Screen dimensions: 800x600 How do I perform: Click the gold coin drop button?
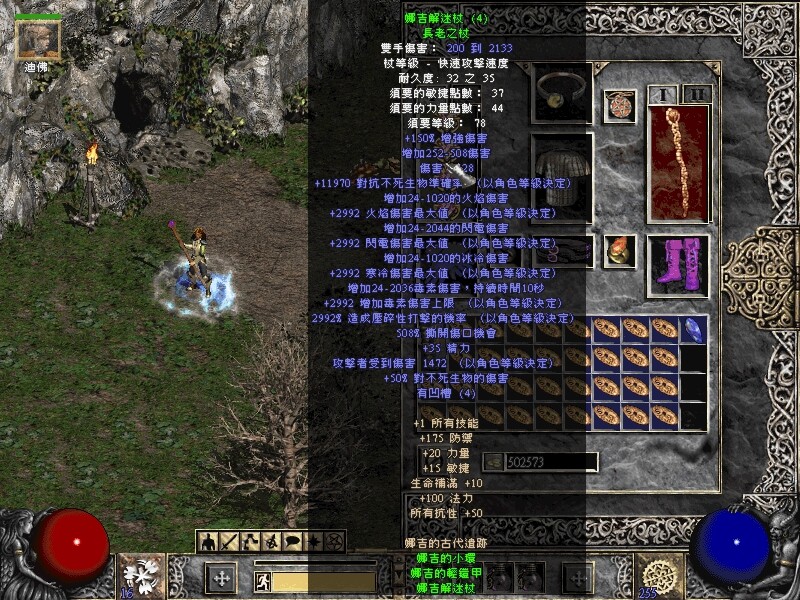(493, 461)
